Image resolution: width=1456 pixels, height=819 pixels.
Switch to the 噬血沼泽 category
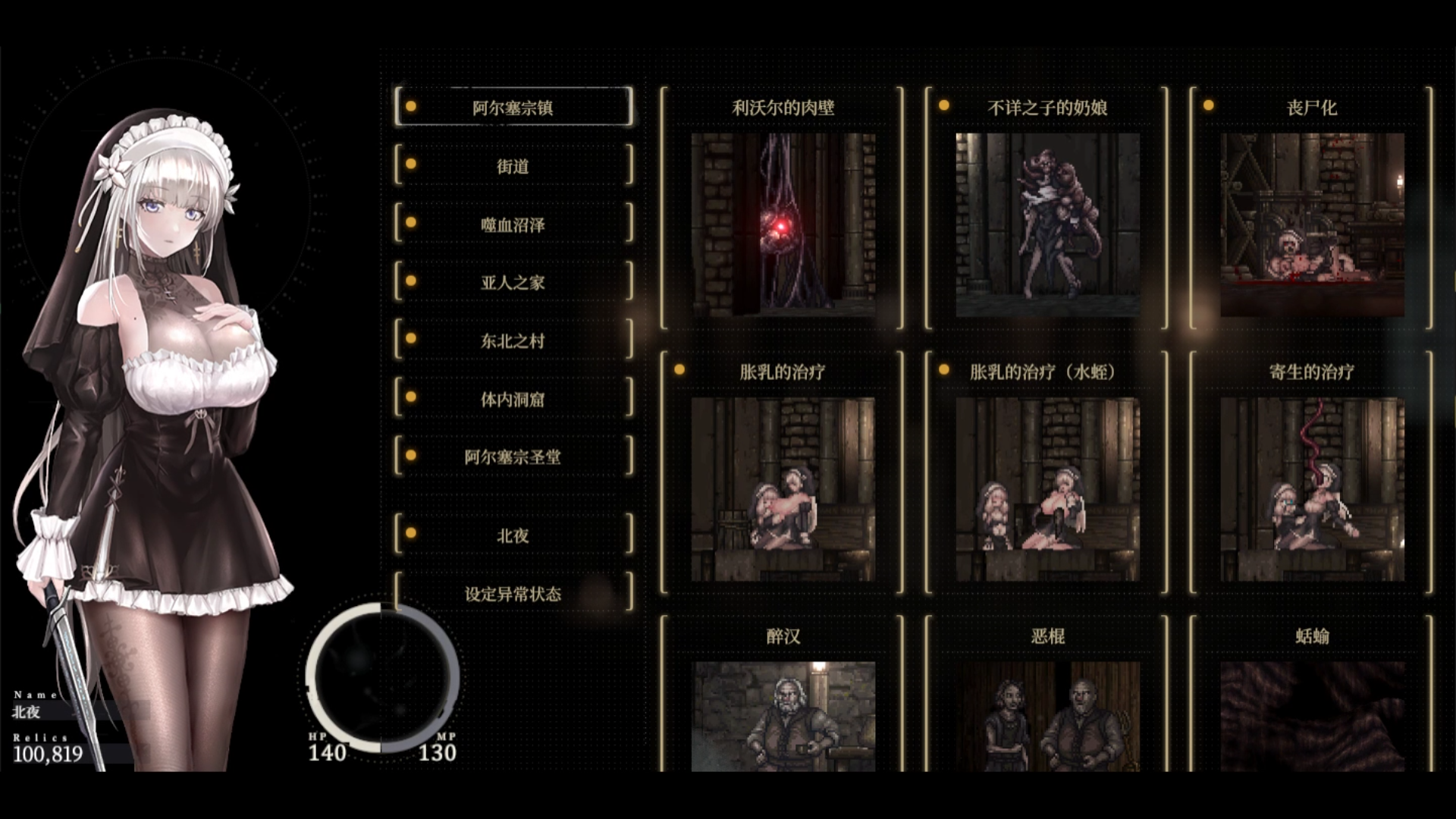513,224
